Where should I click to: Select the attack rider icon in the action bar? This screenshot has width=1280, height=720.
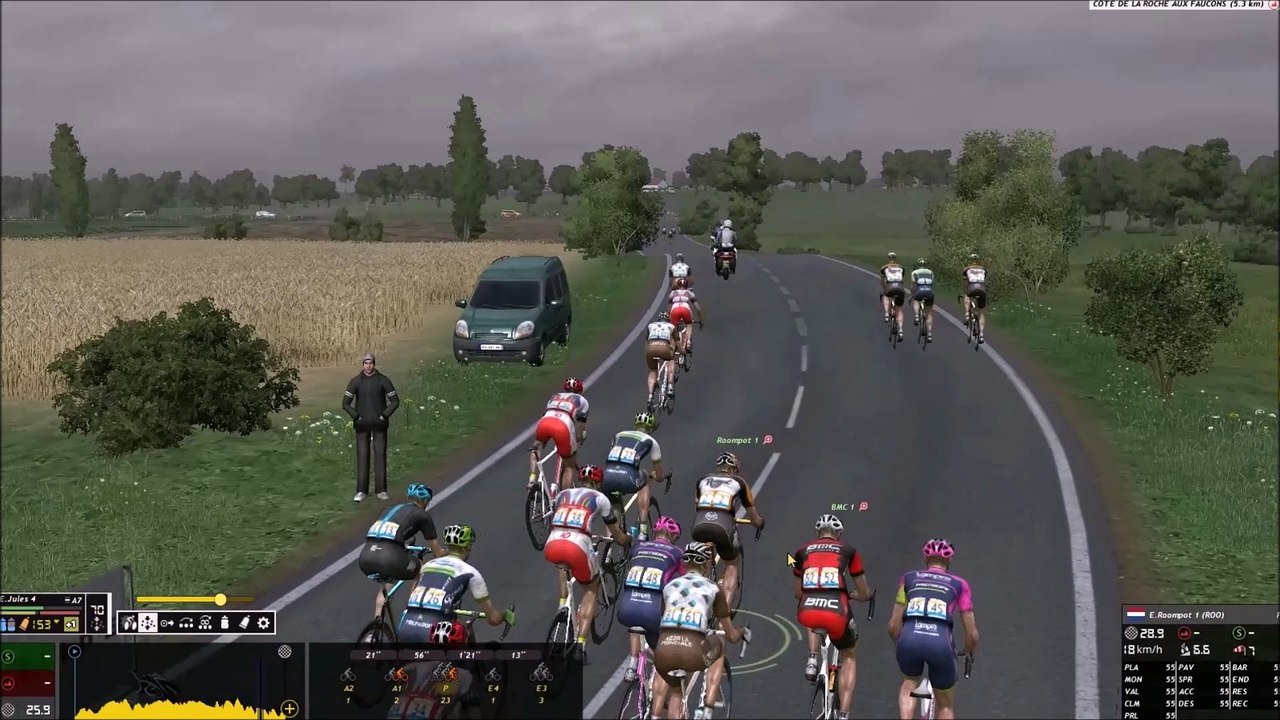pyautogui.click(x=129, y=623)
